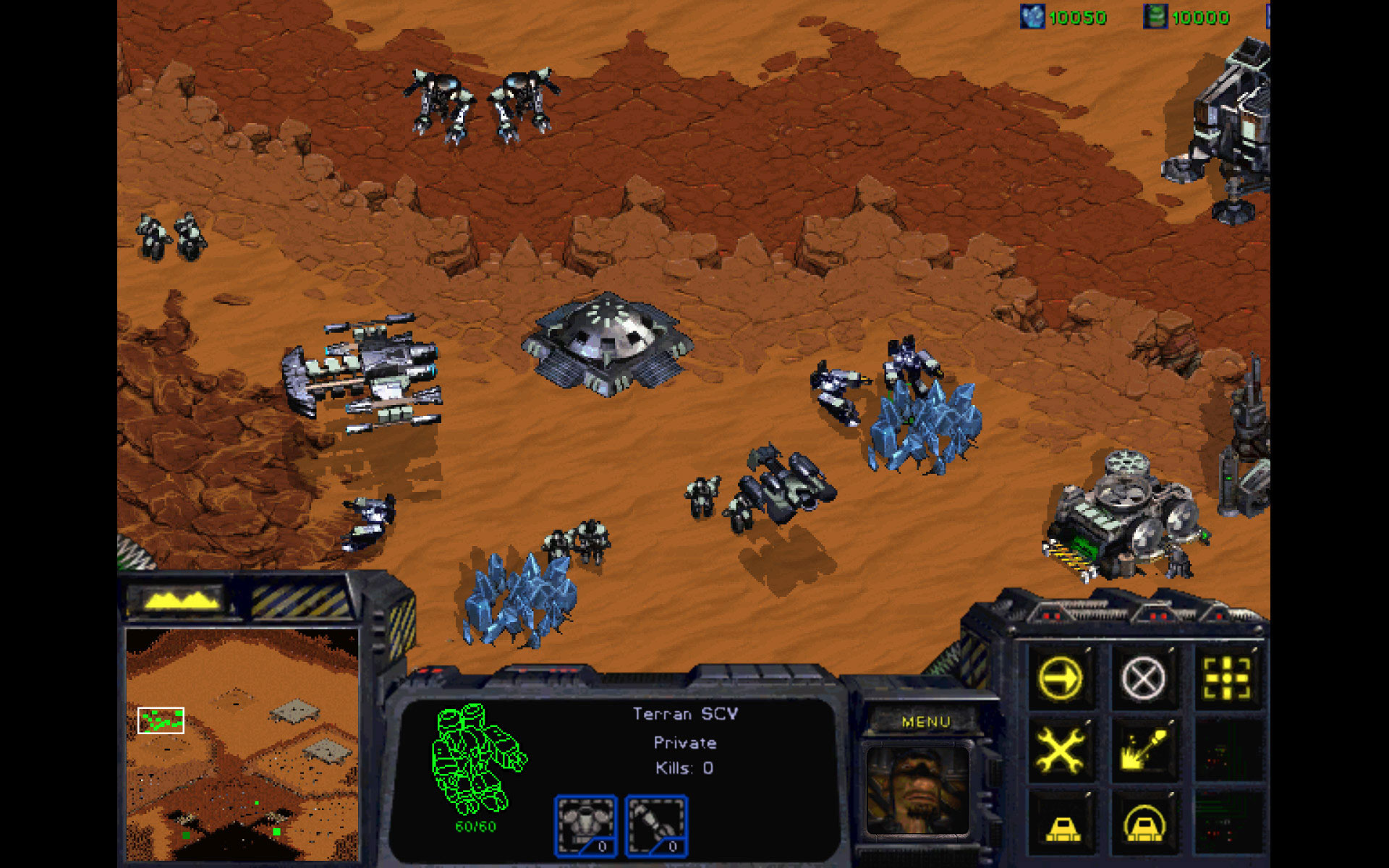1389x868 pixels.
Task: Open the MENU panel
Action: 928,721
